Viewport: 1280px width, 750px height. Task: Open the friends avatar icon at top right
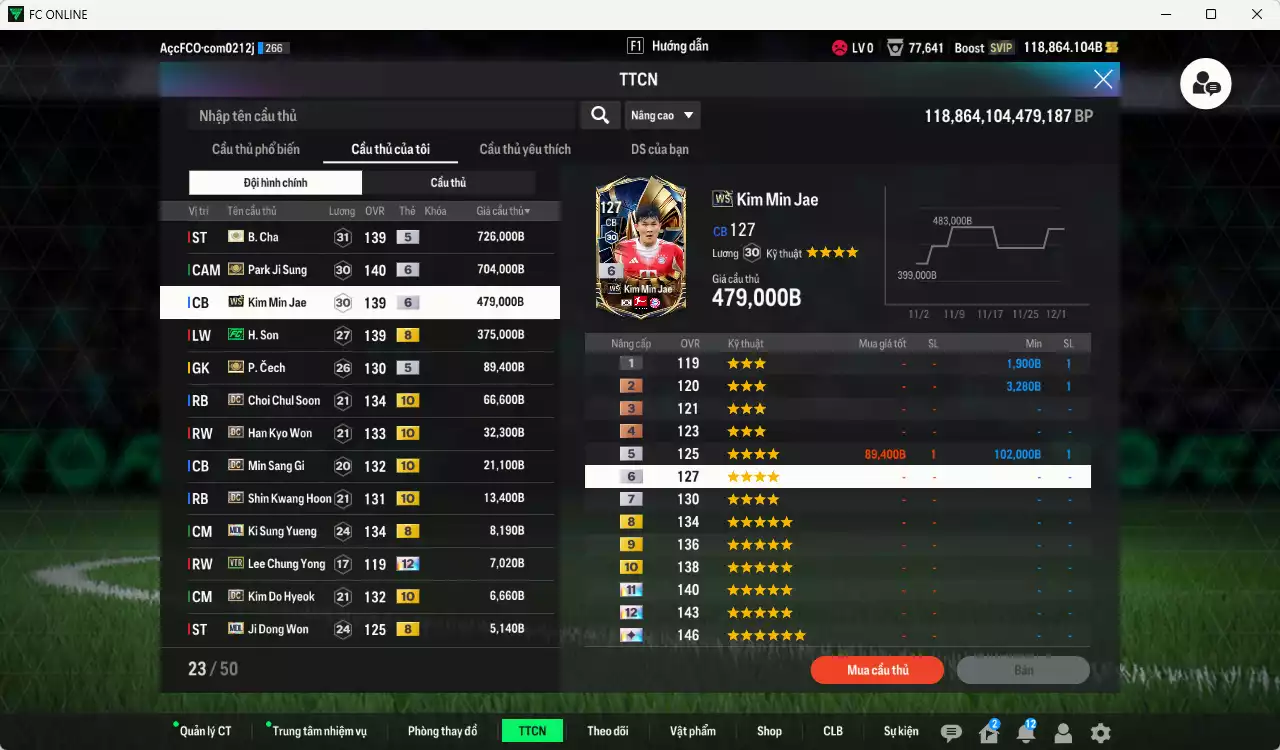pyautogui.click(x=1205, y=84)
